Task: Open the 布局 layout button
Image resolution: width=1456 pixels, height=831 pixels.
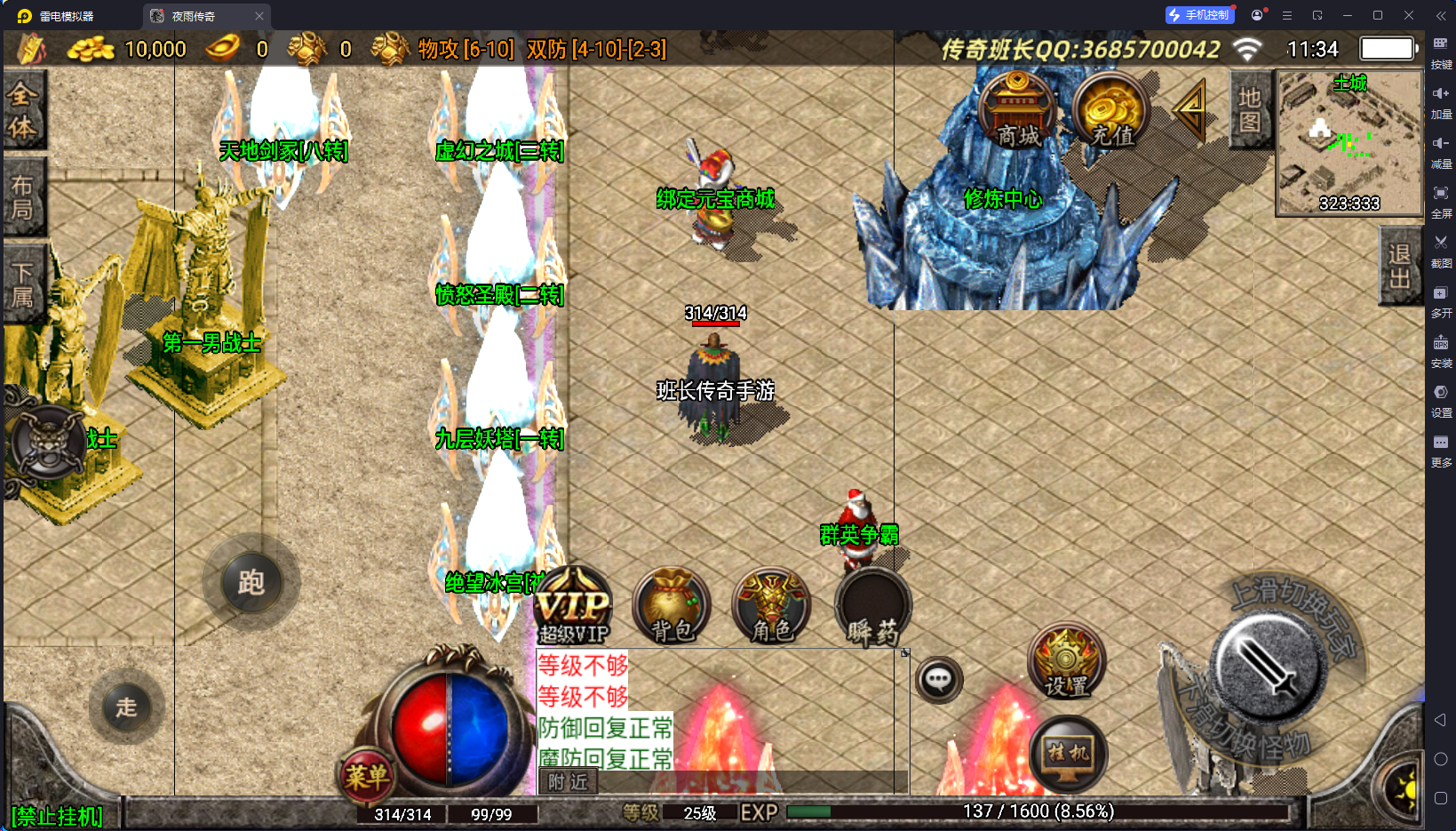Action: pos(23,197)
